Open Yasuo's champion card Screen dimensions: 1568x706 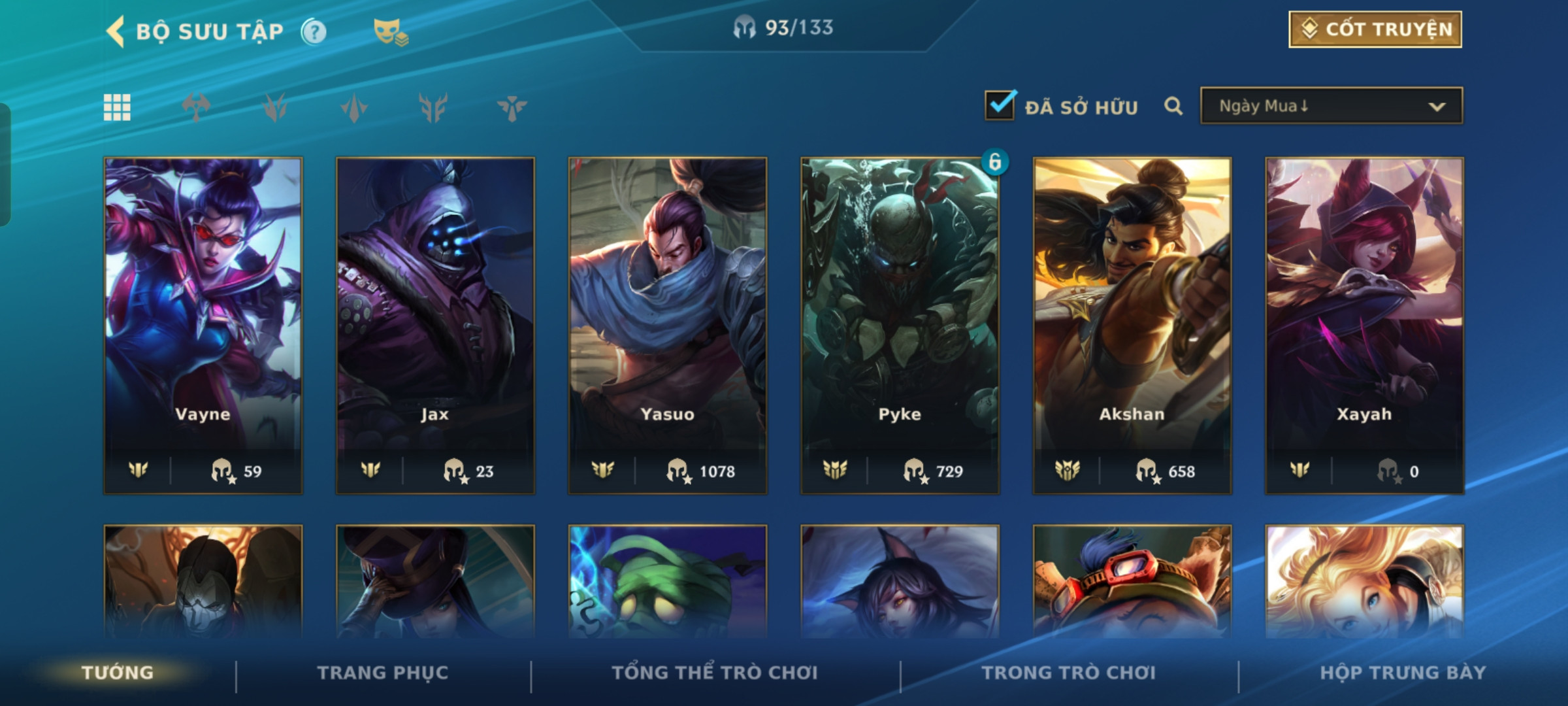point(667,325)
